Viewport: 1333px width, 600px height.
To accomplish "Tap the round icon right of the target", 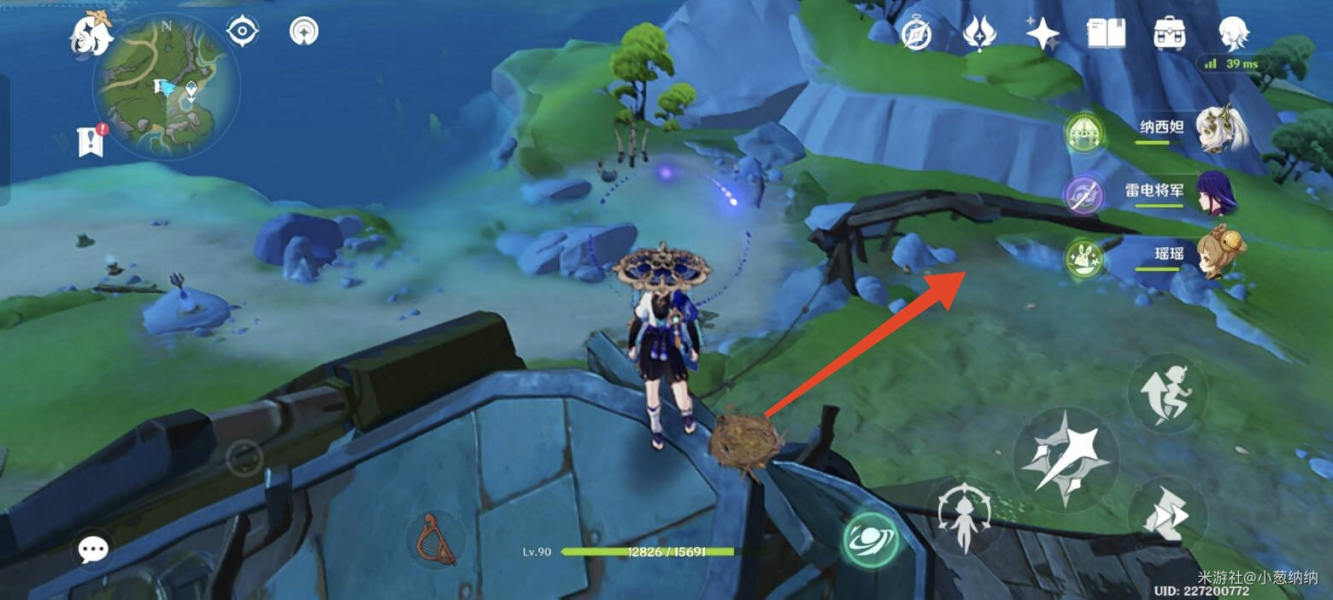I will point(304,32).
